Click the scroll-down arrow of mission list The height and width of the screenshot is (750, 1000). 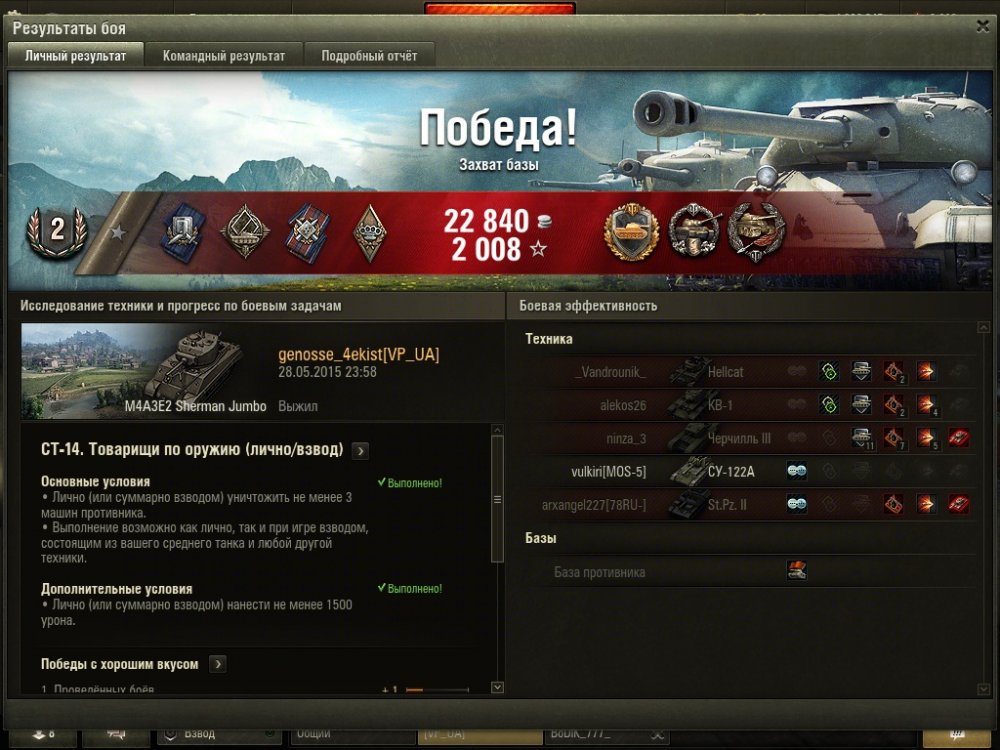497,687
